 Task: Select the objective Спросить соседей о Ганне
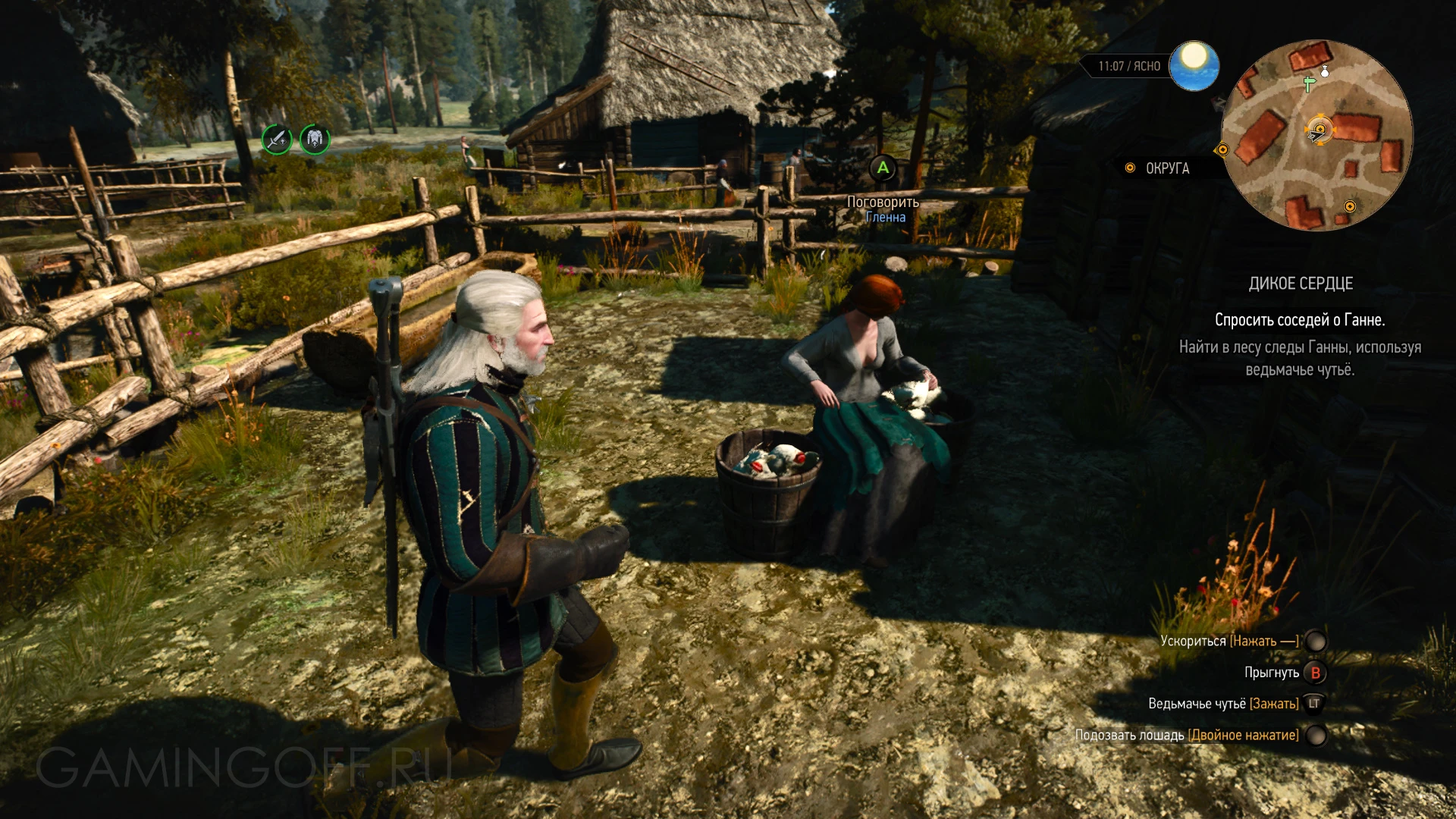1299,320
